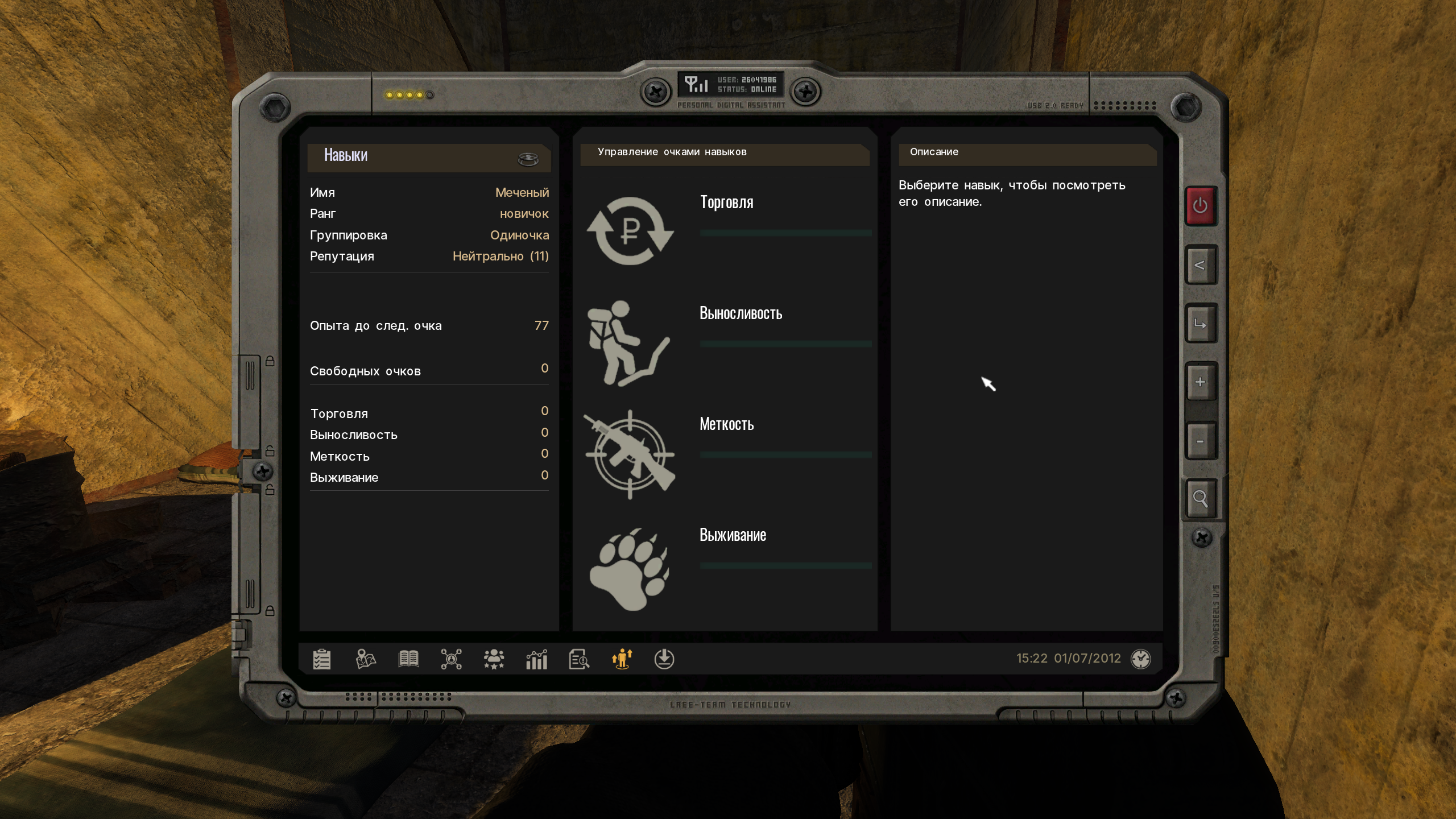Select the Торговля (Trade) skill icon
The width and height of the screenshot is (1456, 819).
click(x=630, y=230)
